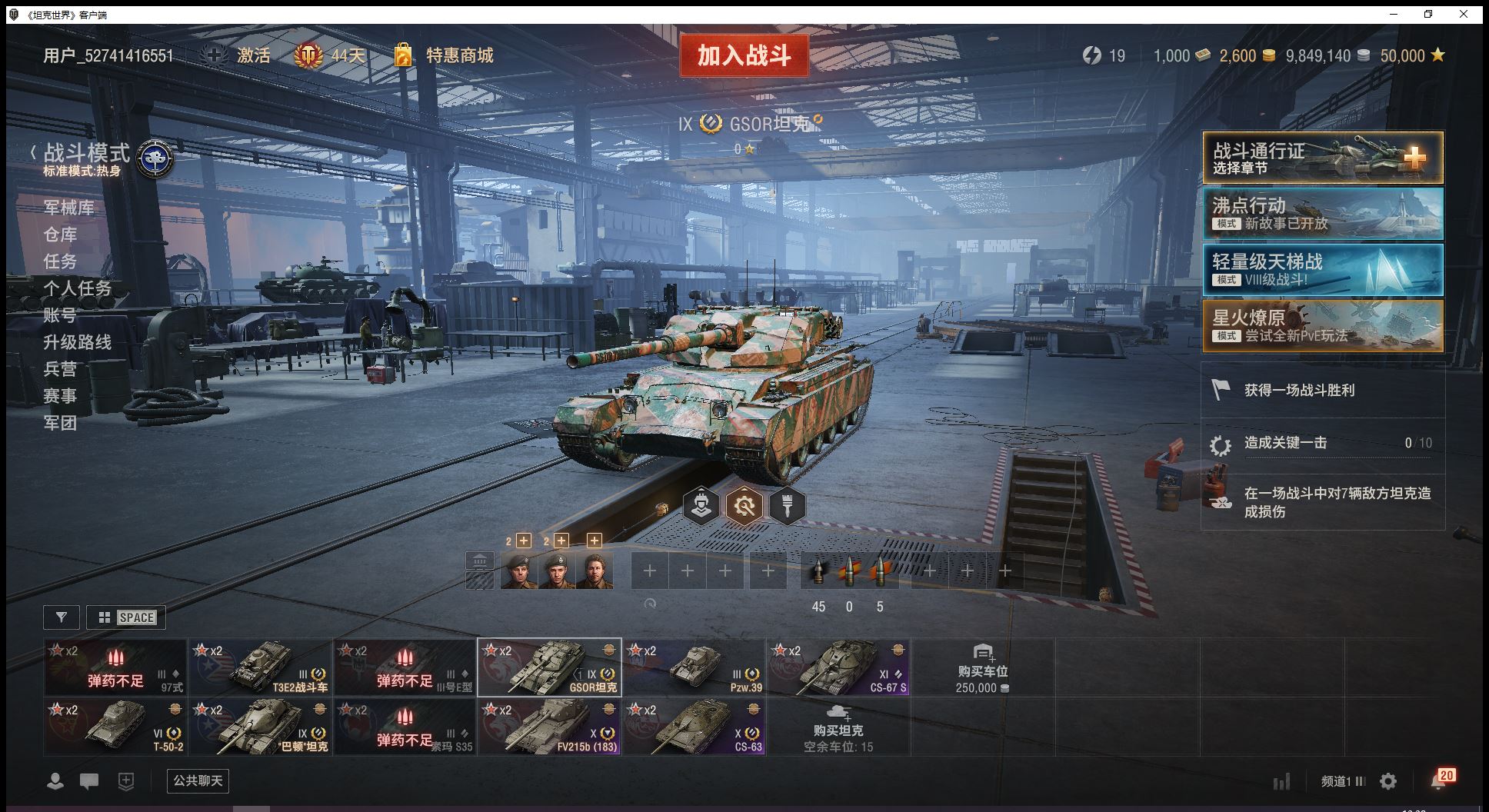1489x812 pixels.
Task: Open the 公共聊天 public chat
Action: coord(198,781)
